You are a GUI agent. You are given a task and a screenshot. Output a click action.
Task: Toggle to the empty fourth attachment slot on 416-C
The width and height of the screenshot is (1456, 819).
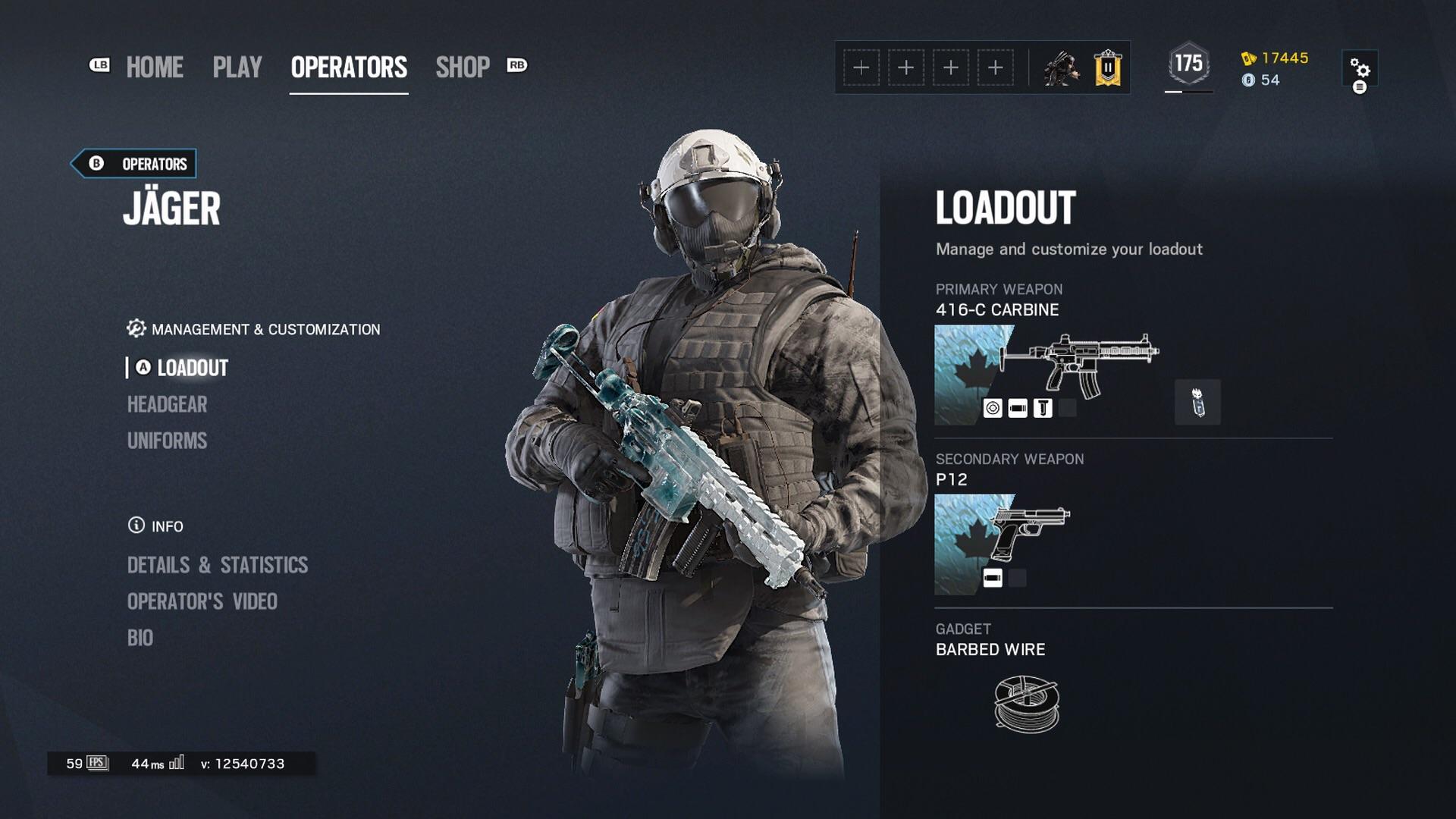tap(1067, 409)
